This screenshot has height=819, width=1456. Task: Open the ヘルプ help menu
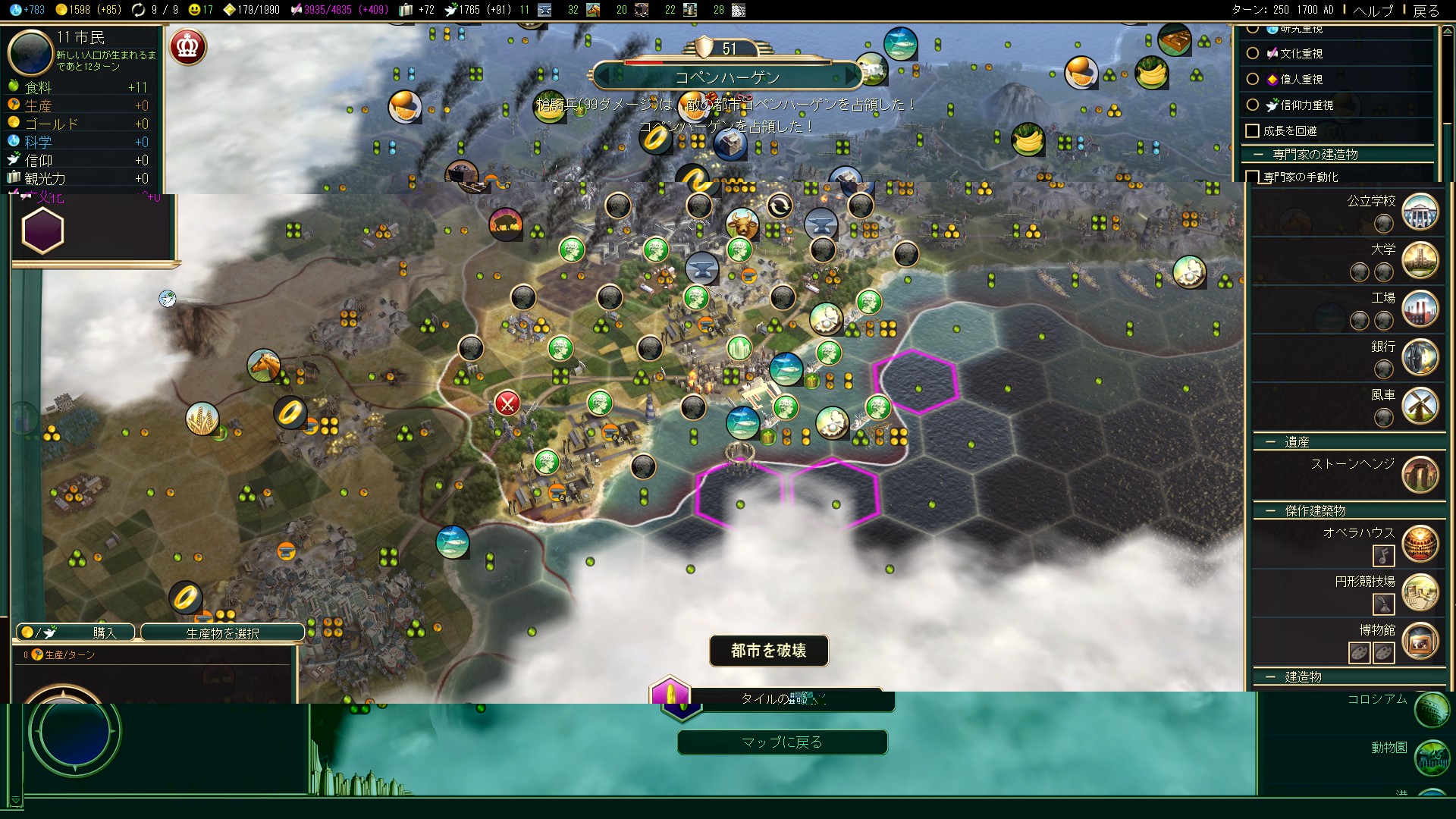tap(1373, 10)
